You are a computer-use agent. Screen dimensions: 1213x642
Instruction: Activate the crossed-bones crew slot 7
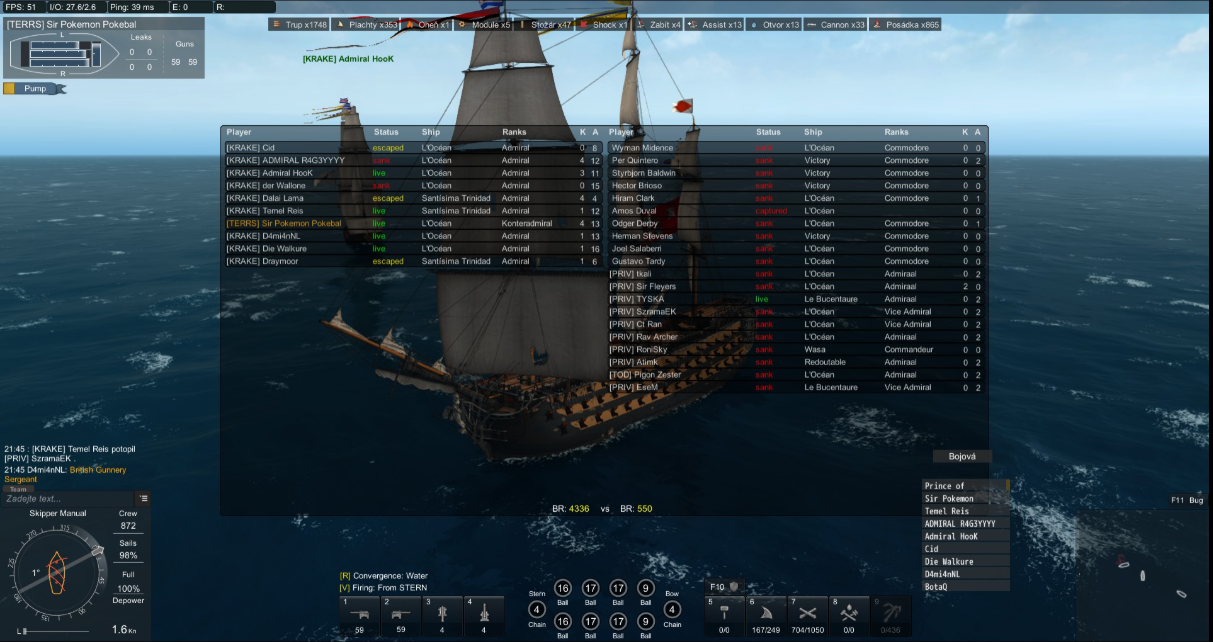pyautogui.click(x=807, y=613)
